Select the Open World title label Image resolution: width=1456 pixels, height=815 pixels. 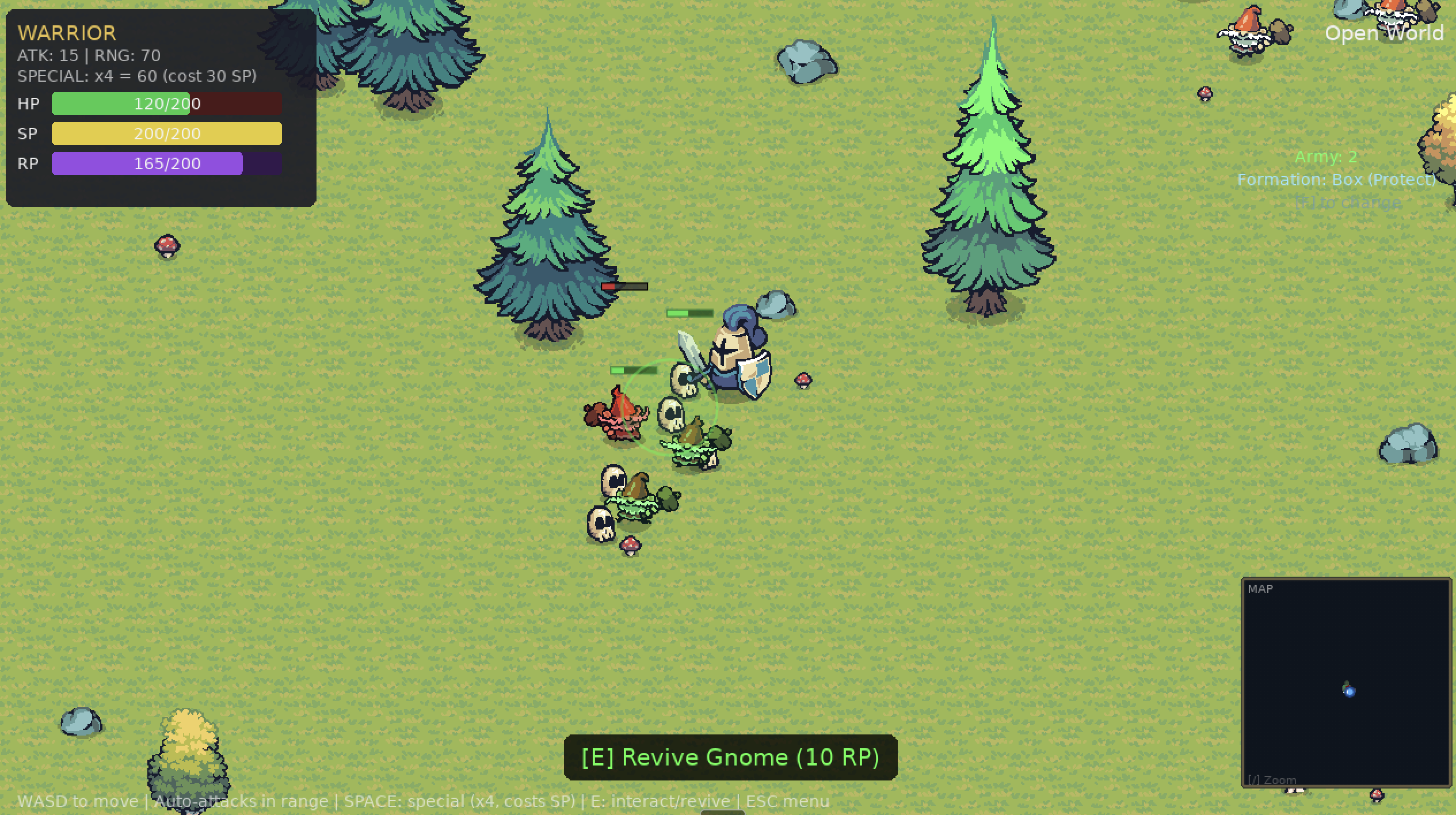[1385, 33]
